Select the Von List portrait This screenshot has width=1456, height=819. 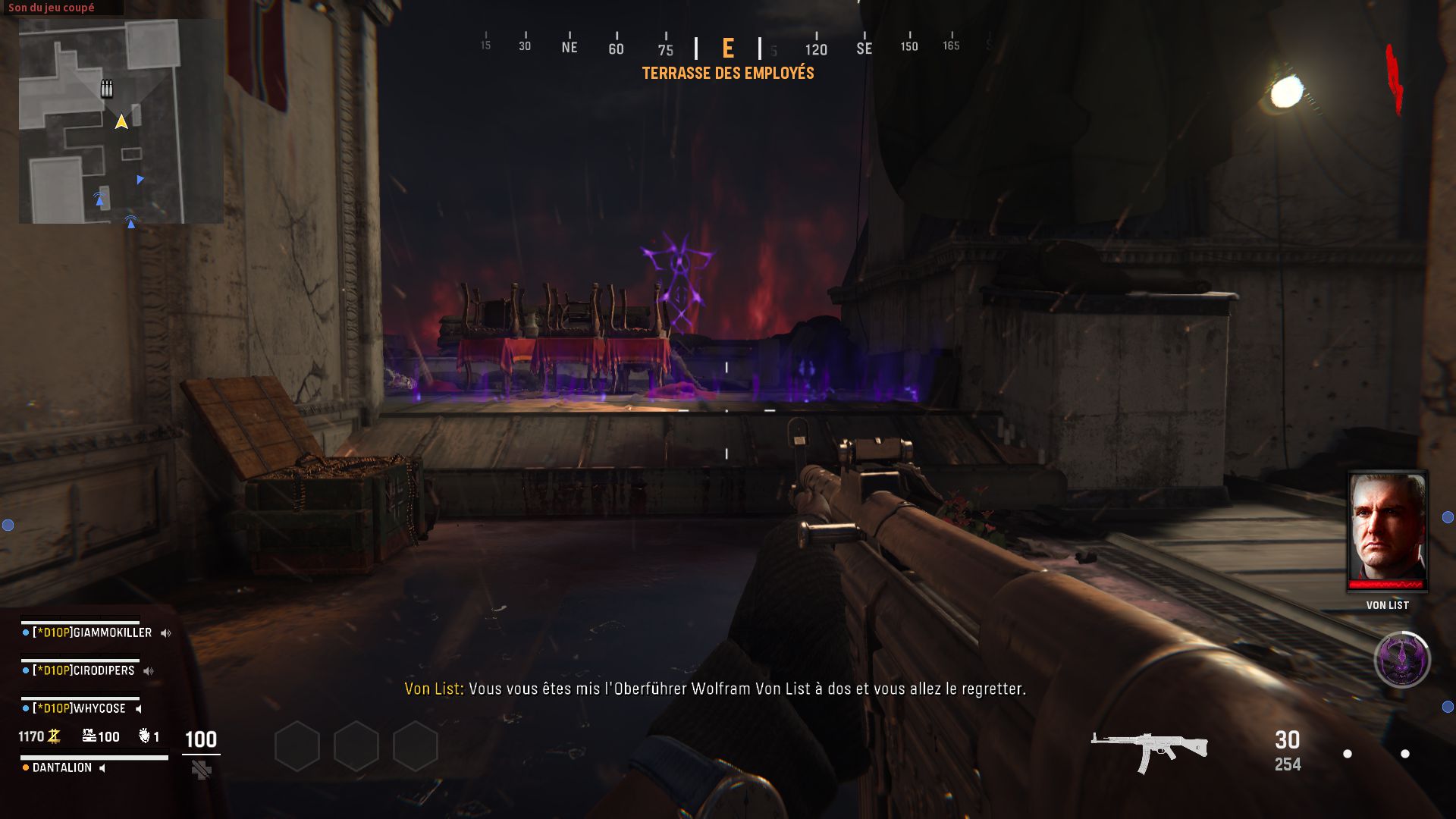(1387, 530)
